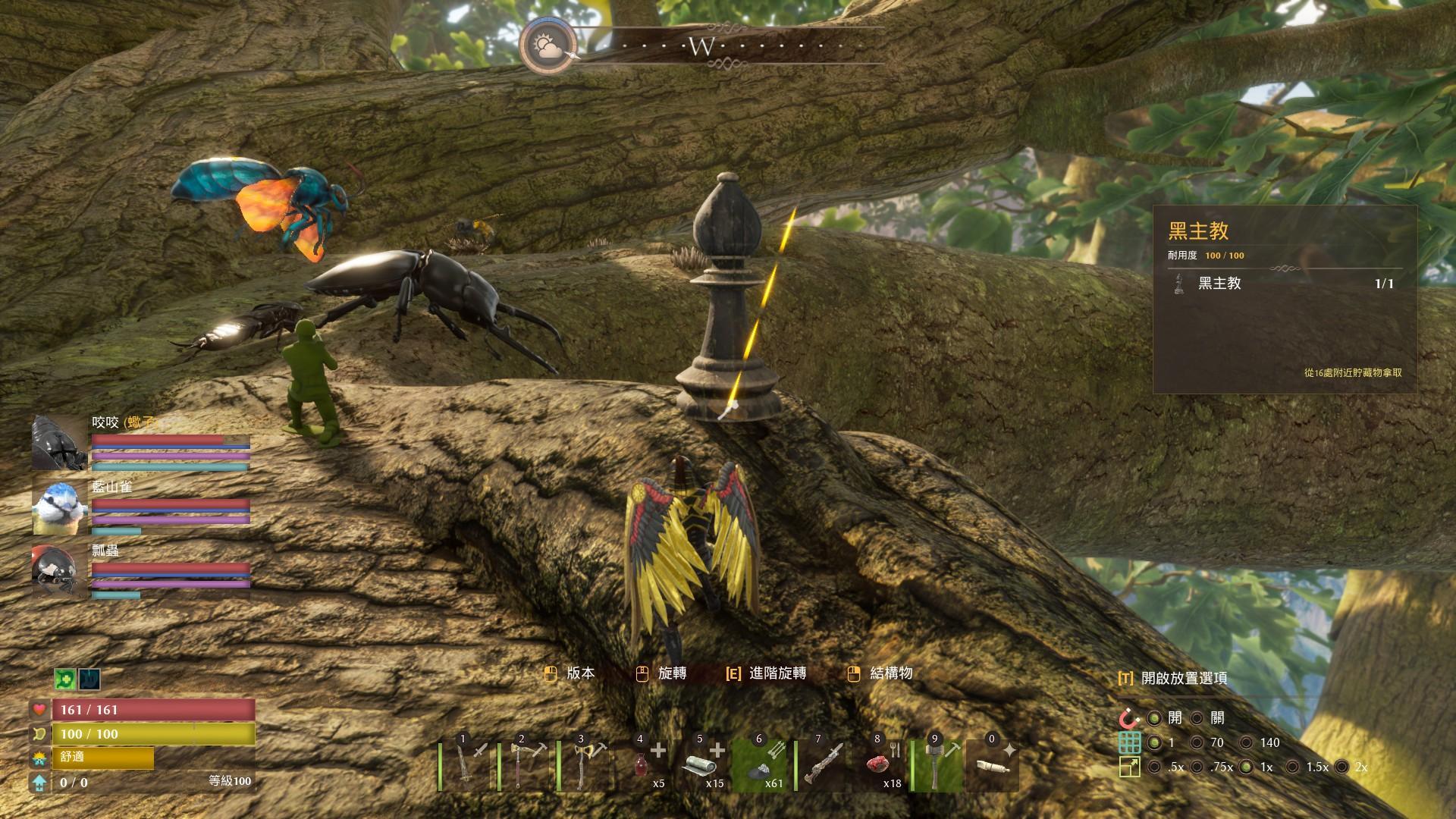Viewport: 1456px width, 819px height.
Task: Set grid size to 1
Action: click(x=1154, y=742)
